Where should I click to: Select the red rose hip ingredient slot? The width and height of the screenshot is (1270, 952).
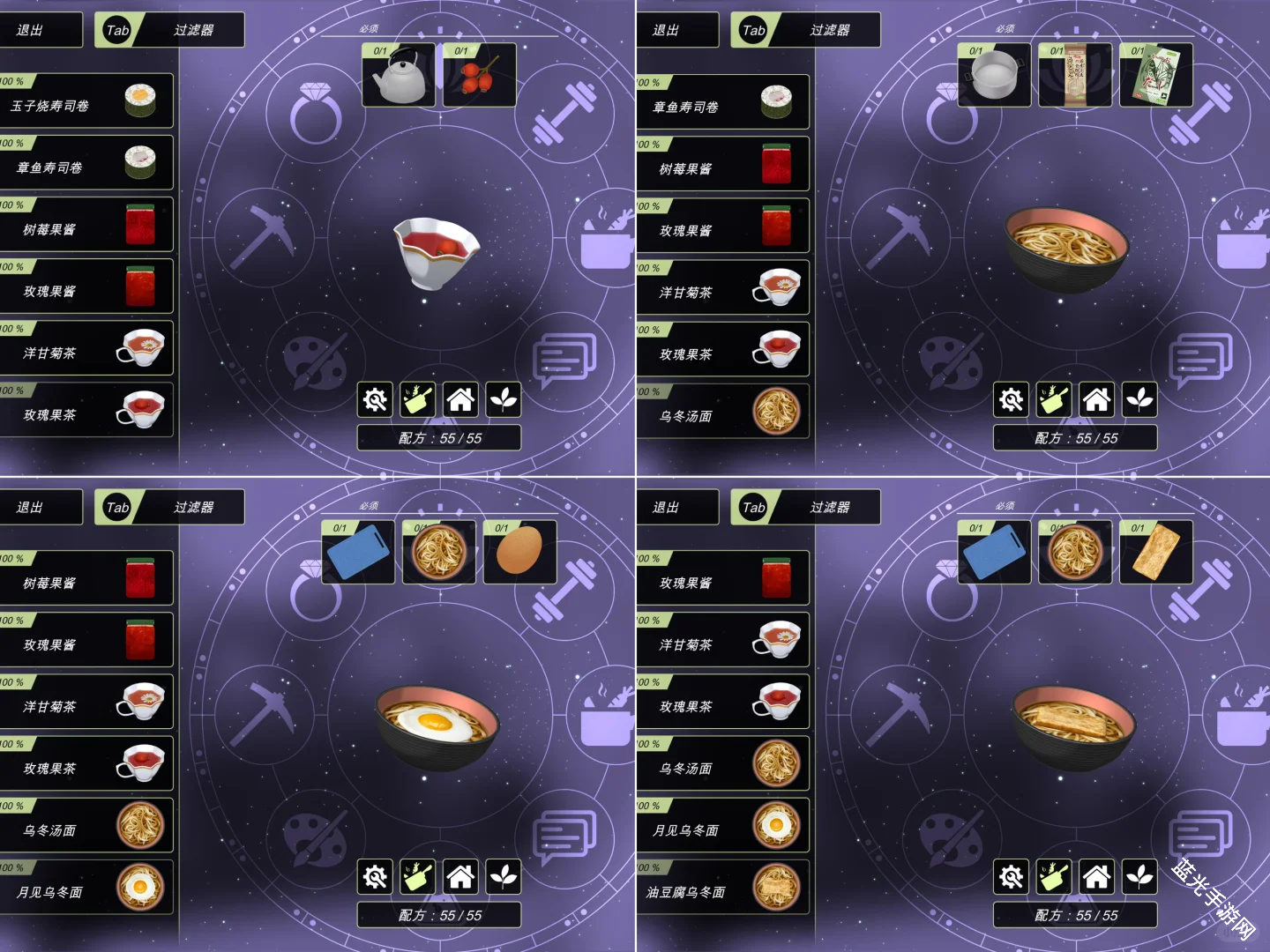click(x=479, y=76)
